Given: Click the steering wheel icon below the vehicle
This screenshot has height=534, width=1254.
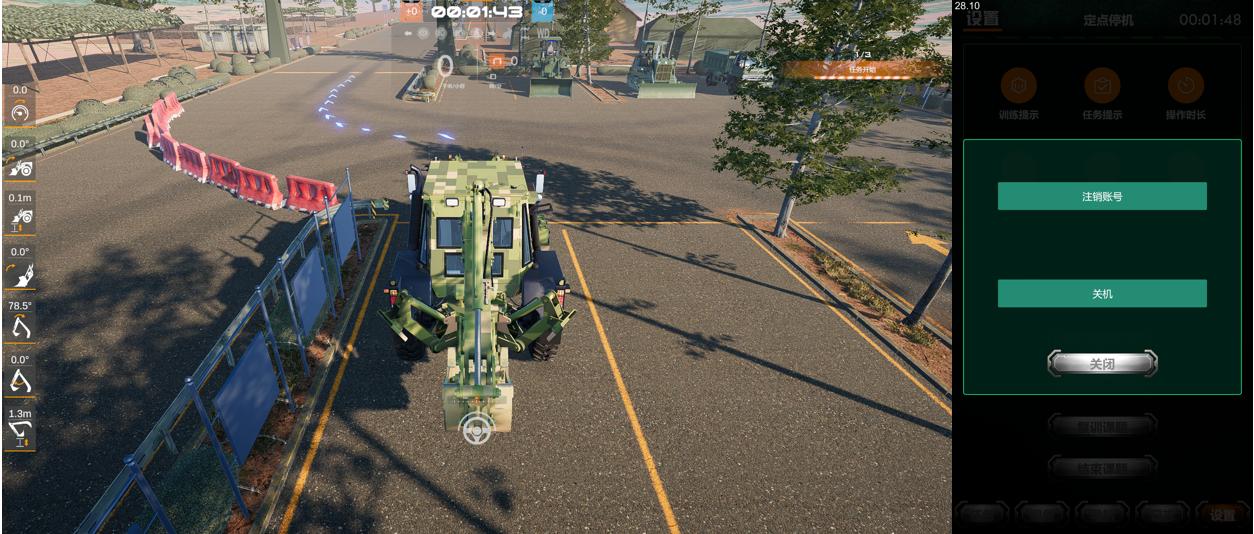Looking at the screenshot, I should click(477, 429).
